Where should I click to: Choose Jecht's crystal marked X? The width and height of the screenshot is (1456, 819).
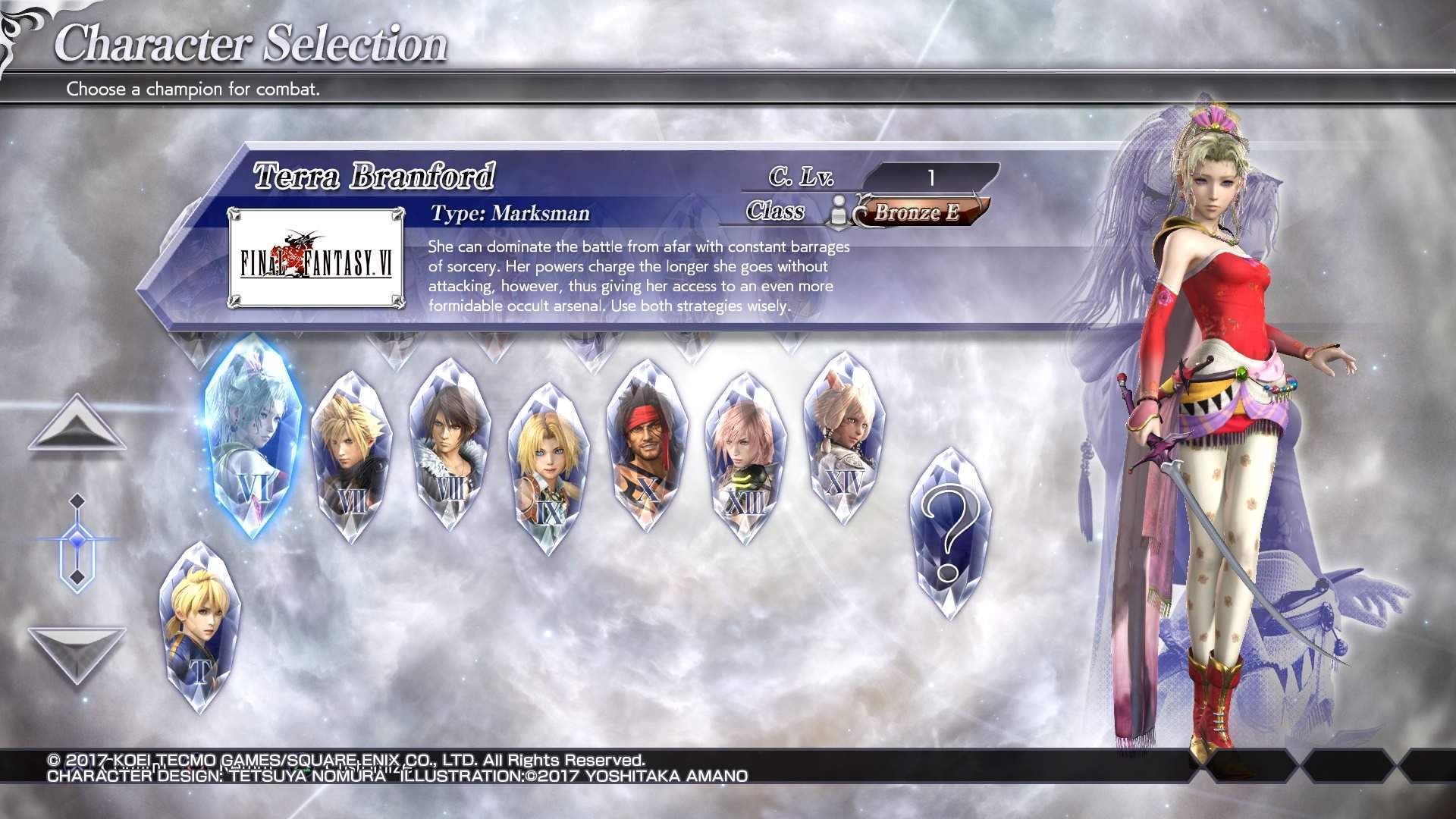647,445
